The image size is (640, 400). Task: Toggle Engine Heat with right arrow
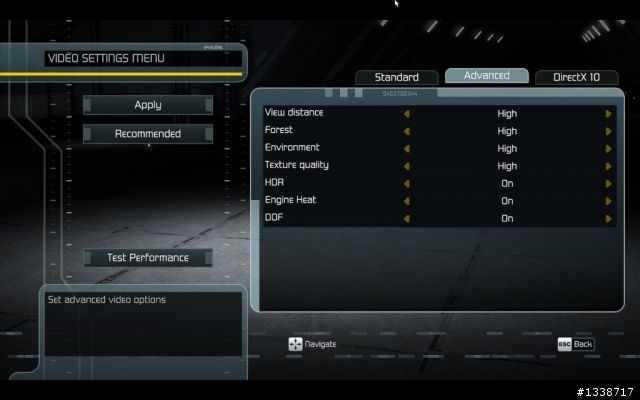[x=608, y=201]
